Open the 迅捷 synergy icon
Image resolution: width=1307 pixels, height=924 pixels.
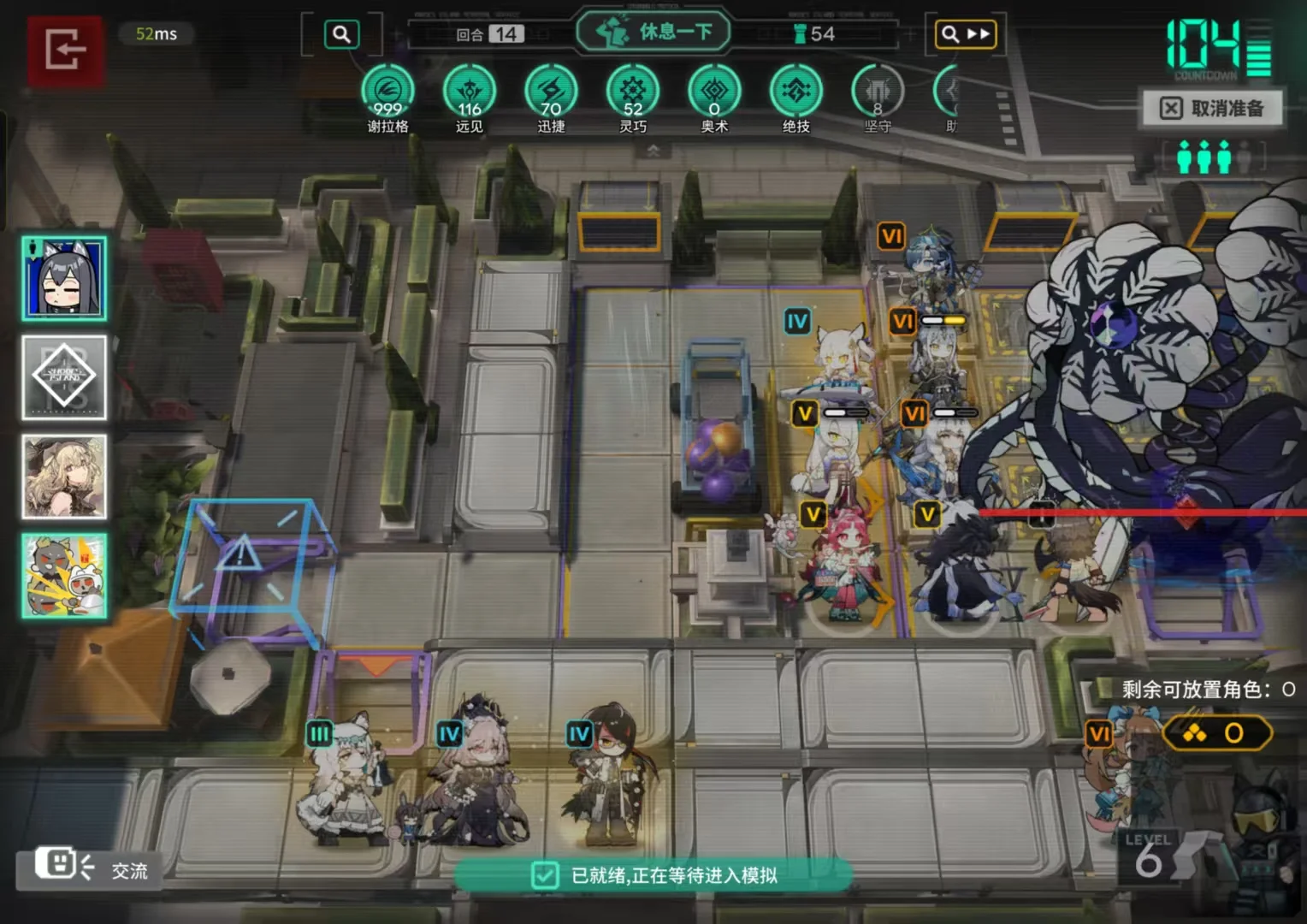click(x=551, y=92)
